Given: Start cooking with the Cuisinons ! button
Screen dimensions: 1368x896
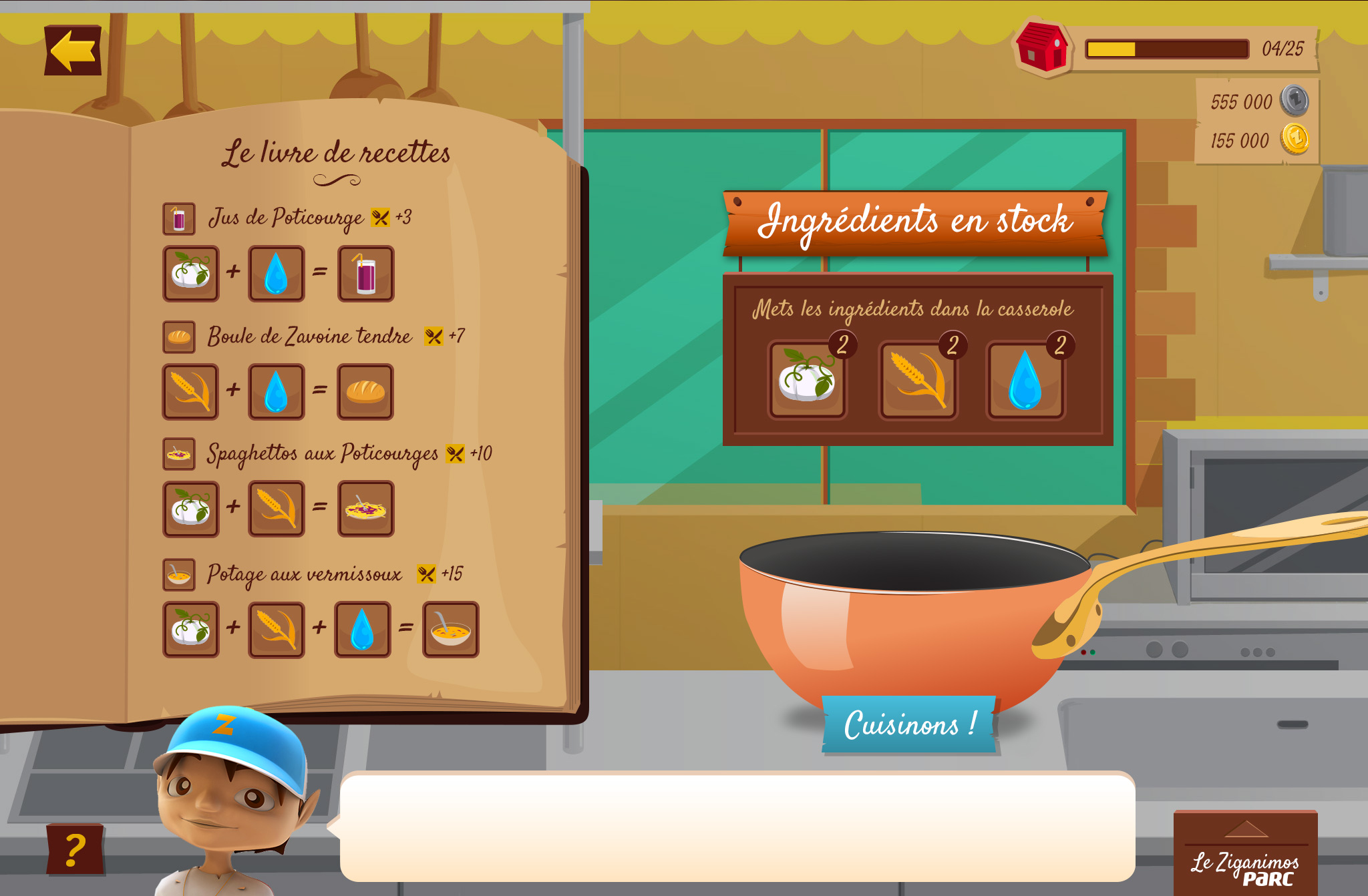Looking at the screenshot, I should coord(908,724).
